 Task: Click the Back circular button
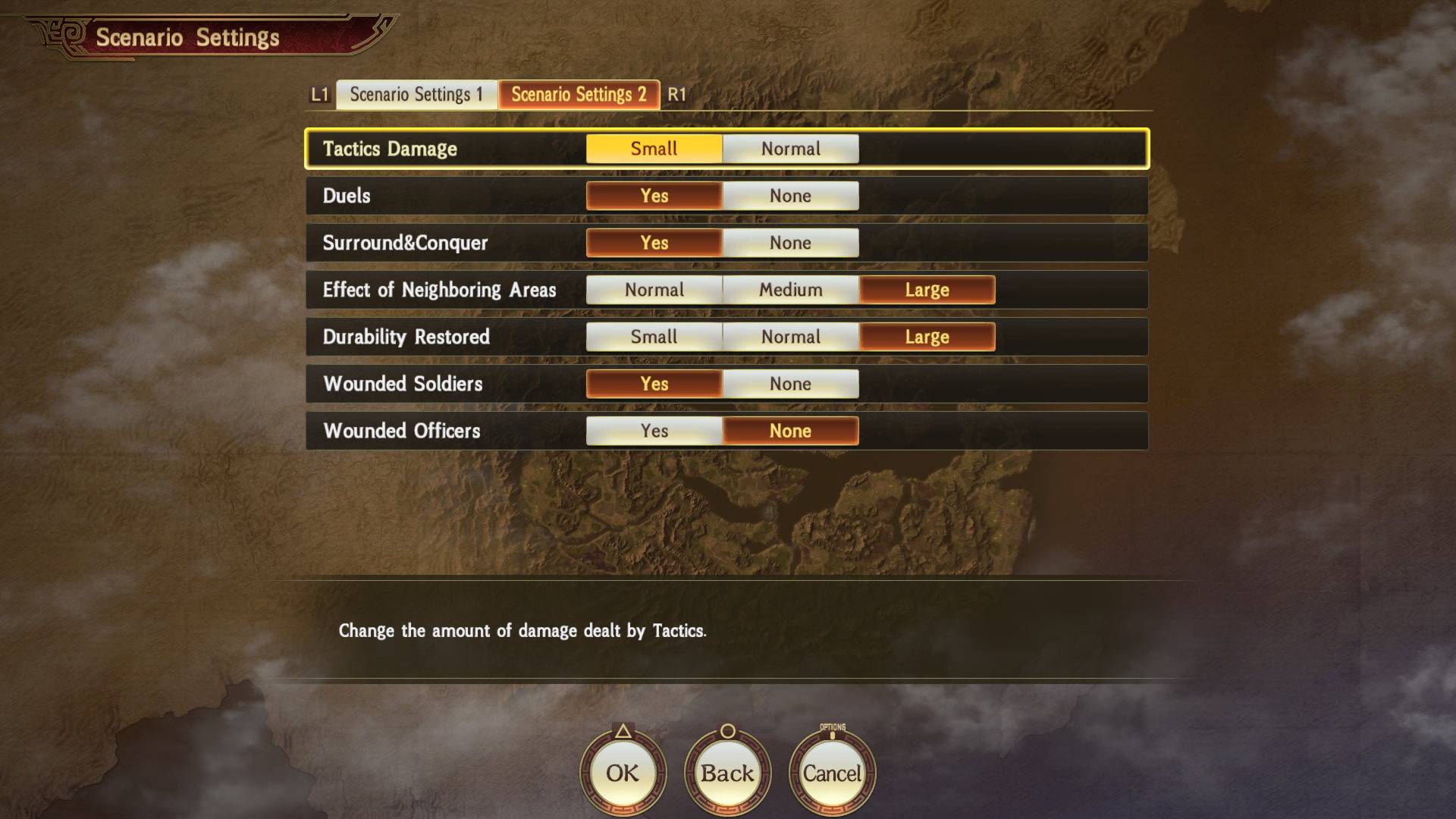point(726,773)
